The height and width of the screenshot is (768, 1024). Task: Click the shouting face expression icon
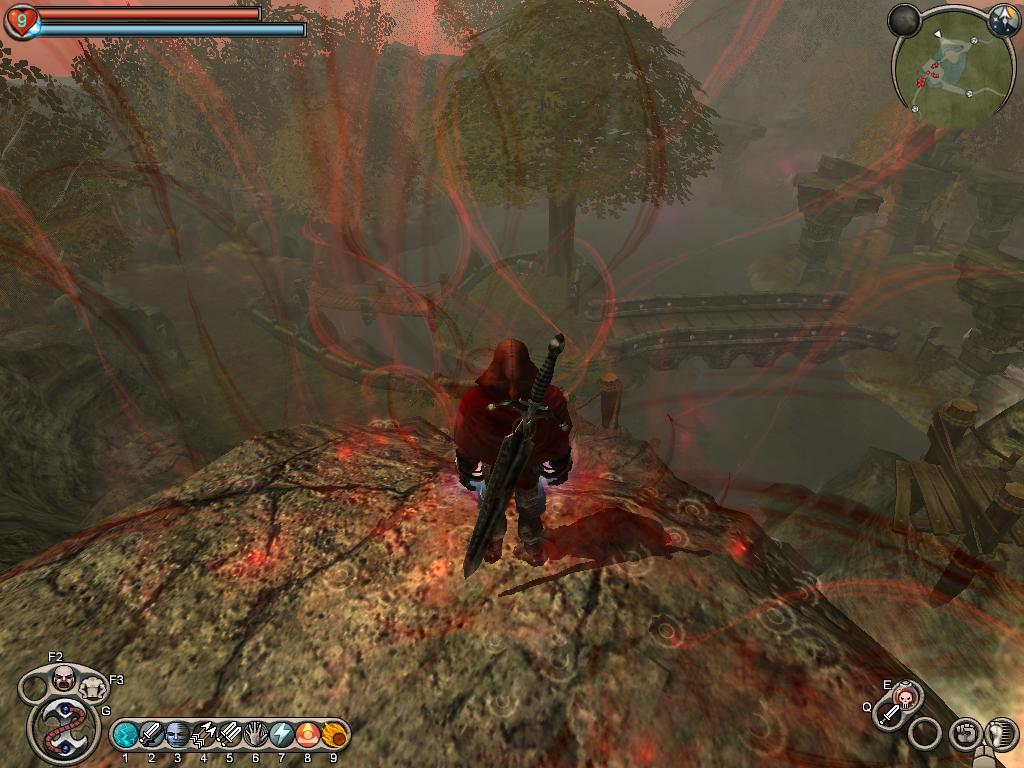point(64,678)
